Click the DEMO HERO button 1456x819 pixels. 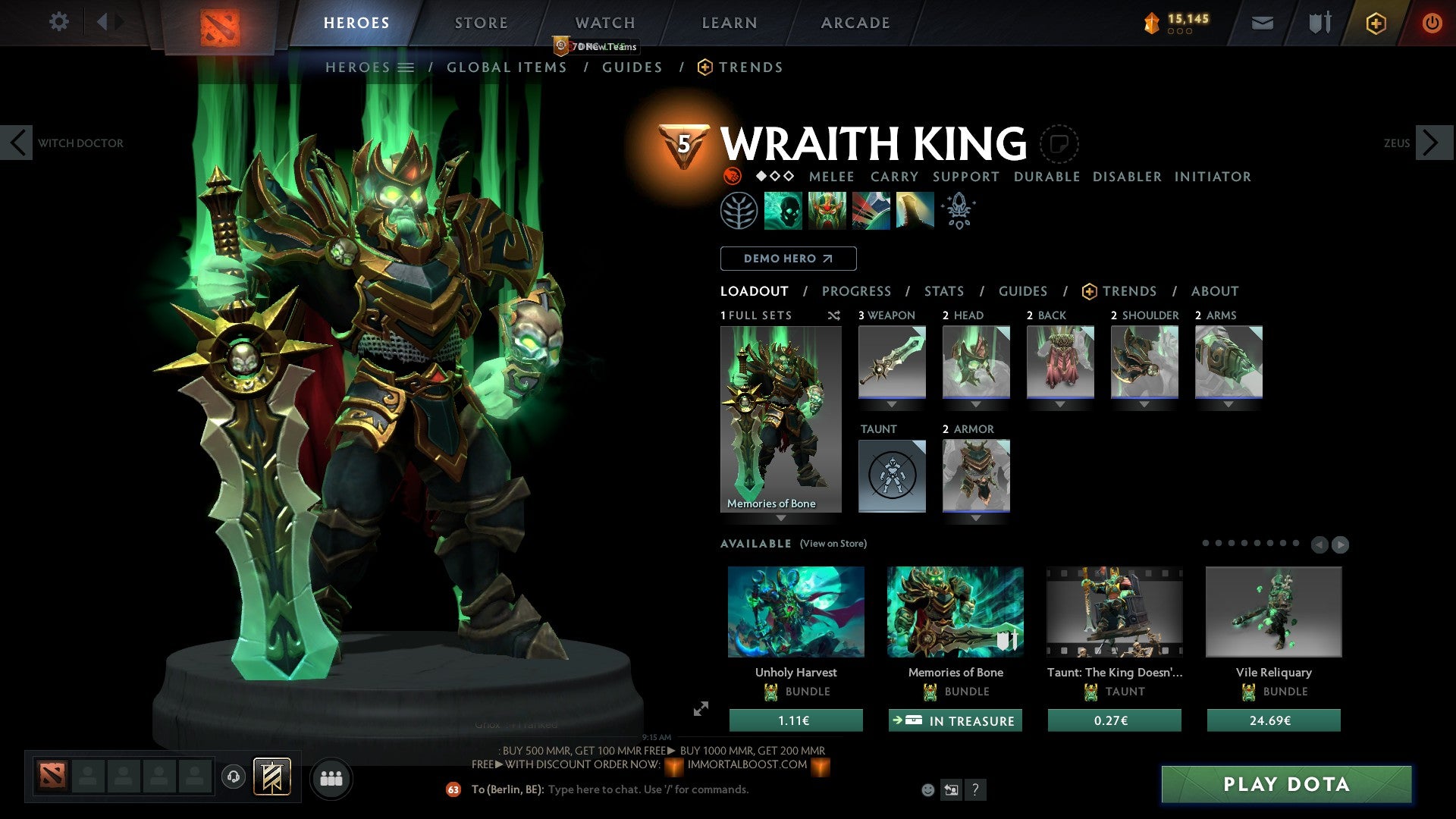788,258
